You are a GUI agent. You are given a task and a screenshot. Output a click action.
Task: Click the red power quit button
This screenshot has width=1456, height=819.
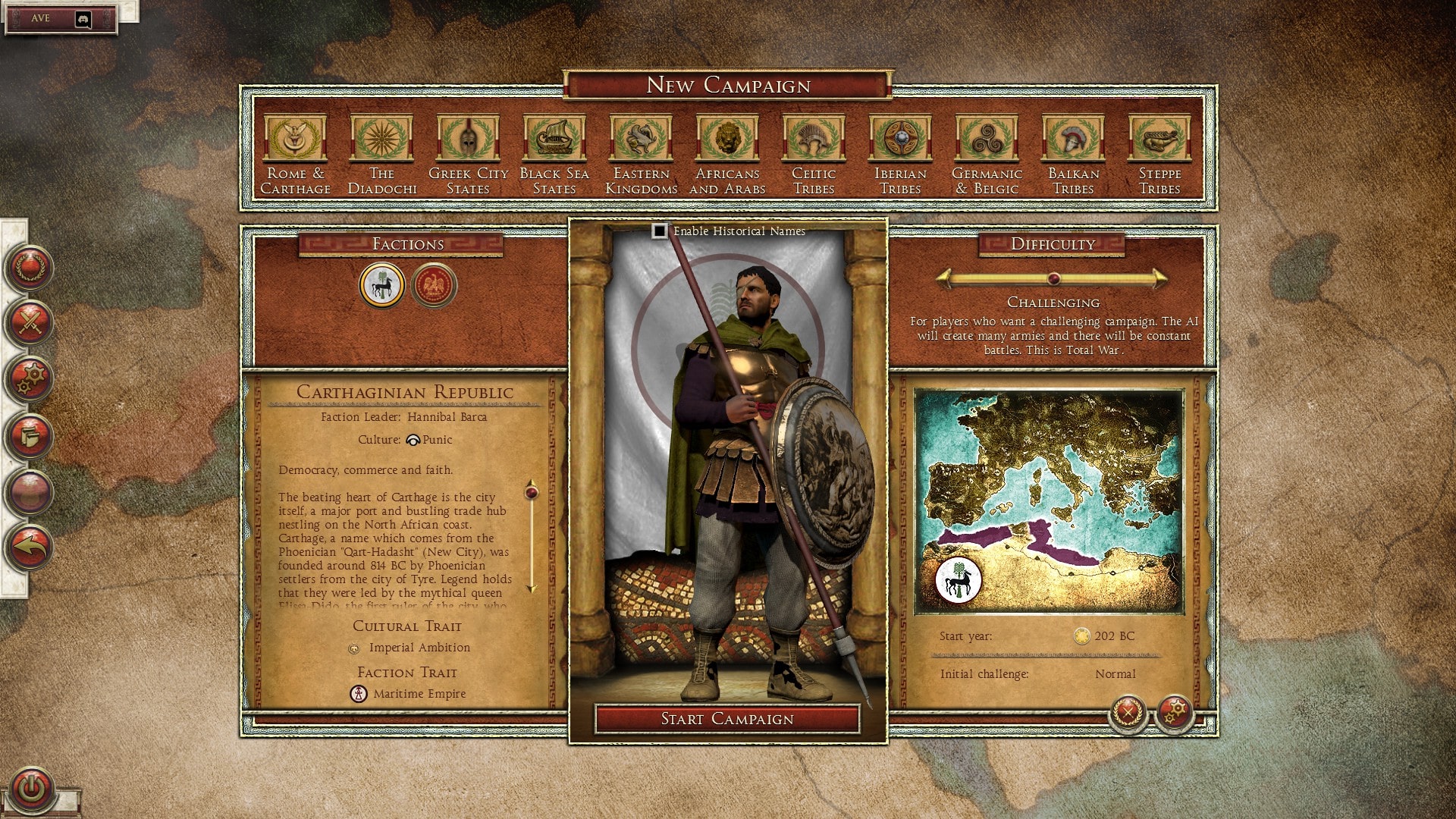tap(31, 789)
